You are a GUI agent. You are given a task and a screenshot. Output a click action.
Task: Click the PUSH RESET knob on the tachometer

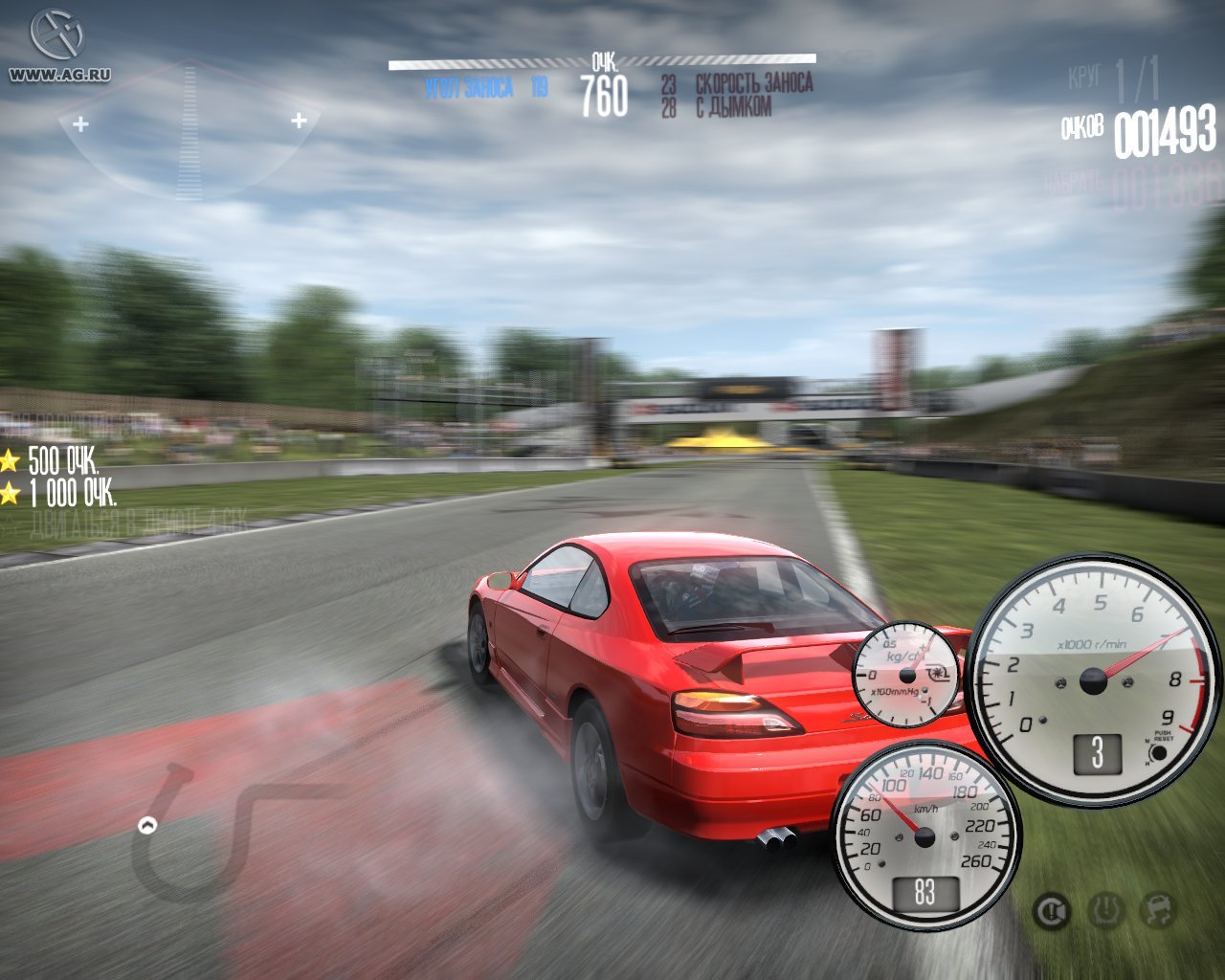[x=1162, y=752]
